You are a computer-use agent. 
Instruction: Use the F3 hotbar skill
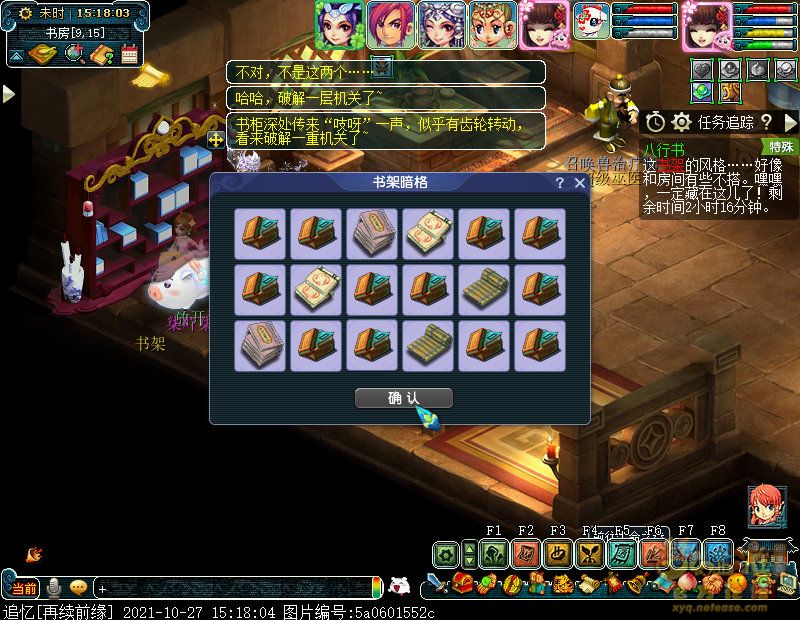tap(558, 553)
